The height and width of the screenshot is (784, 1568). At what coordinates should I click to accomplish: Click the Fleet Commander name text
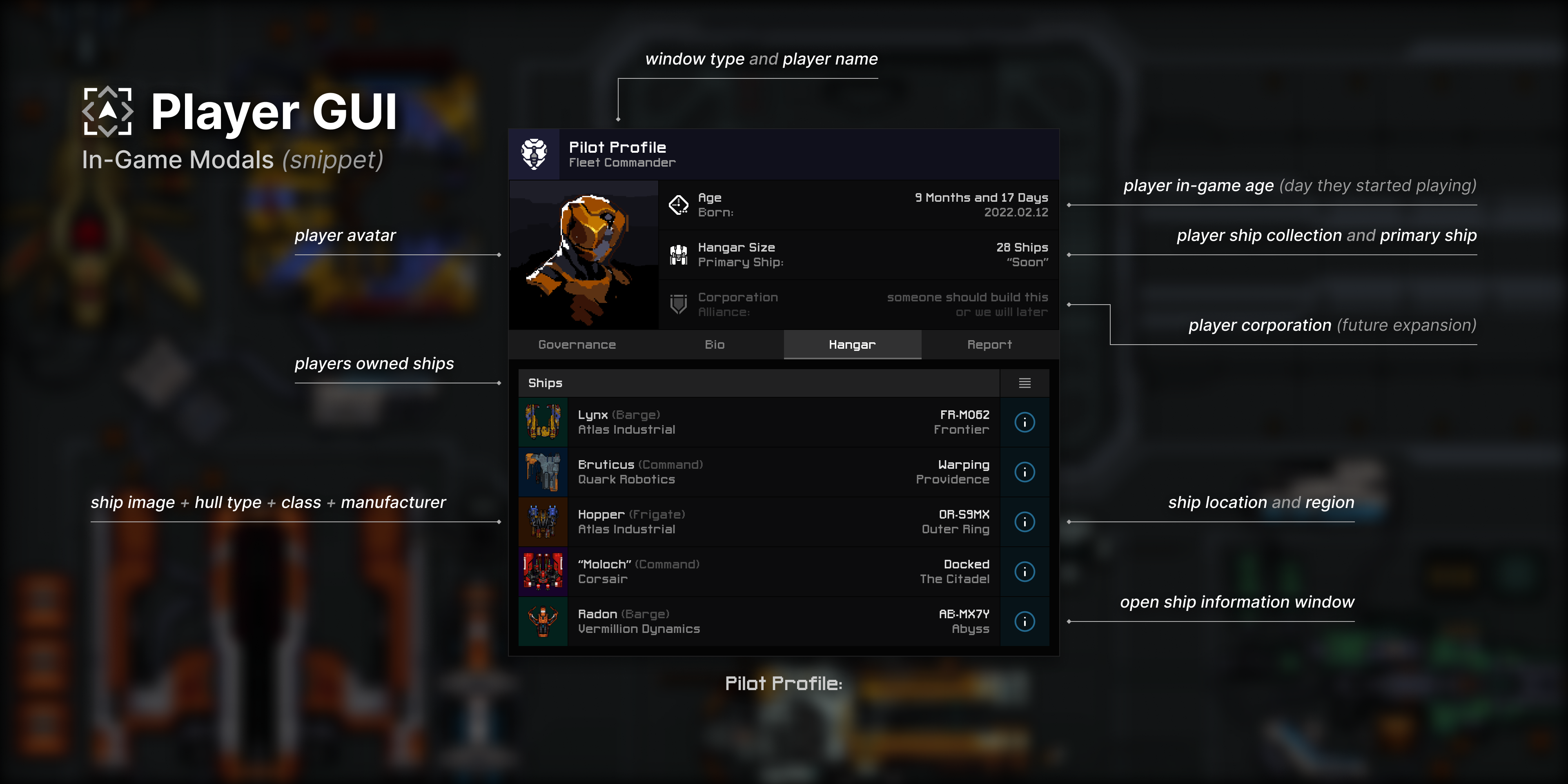(x=622, y=162)
